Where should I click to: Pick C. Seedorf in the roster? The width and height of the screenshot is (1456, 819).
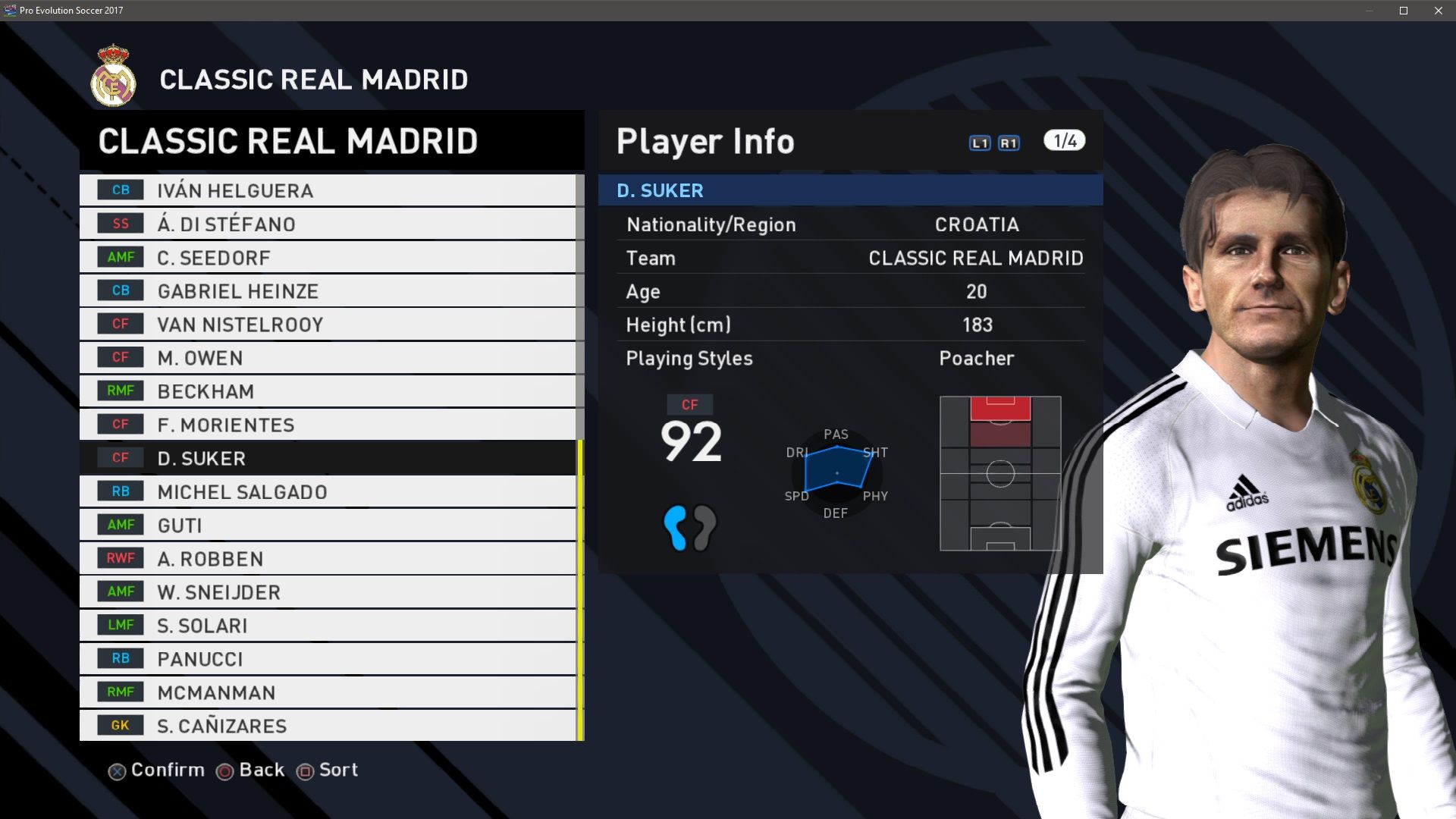tap(327, 257)
